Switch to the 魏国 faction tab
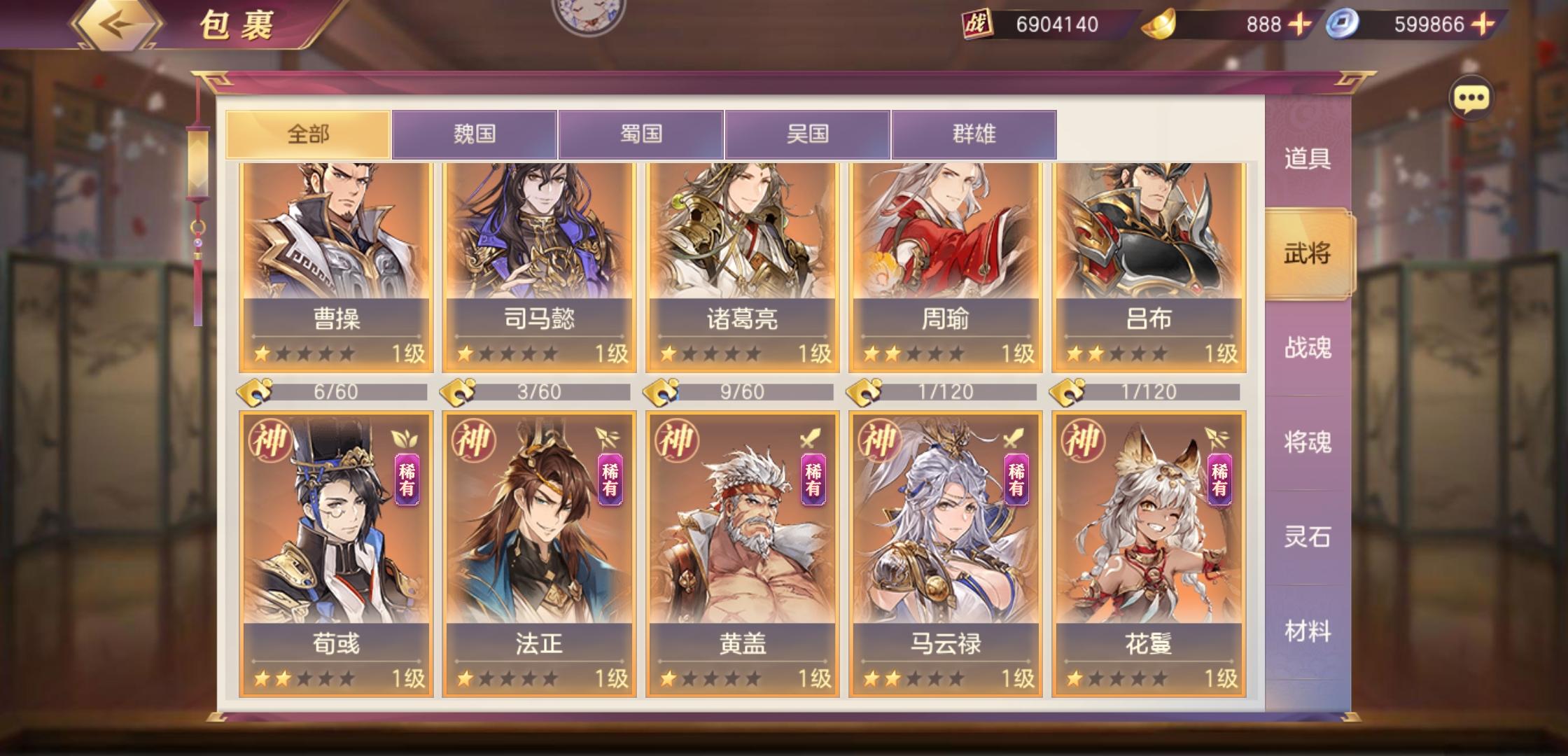The width and height of the screenshot is (1568, 756). (x=476, y=132)
